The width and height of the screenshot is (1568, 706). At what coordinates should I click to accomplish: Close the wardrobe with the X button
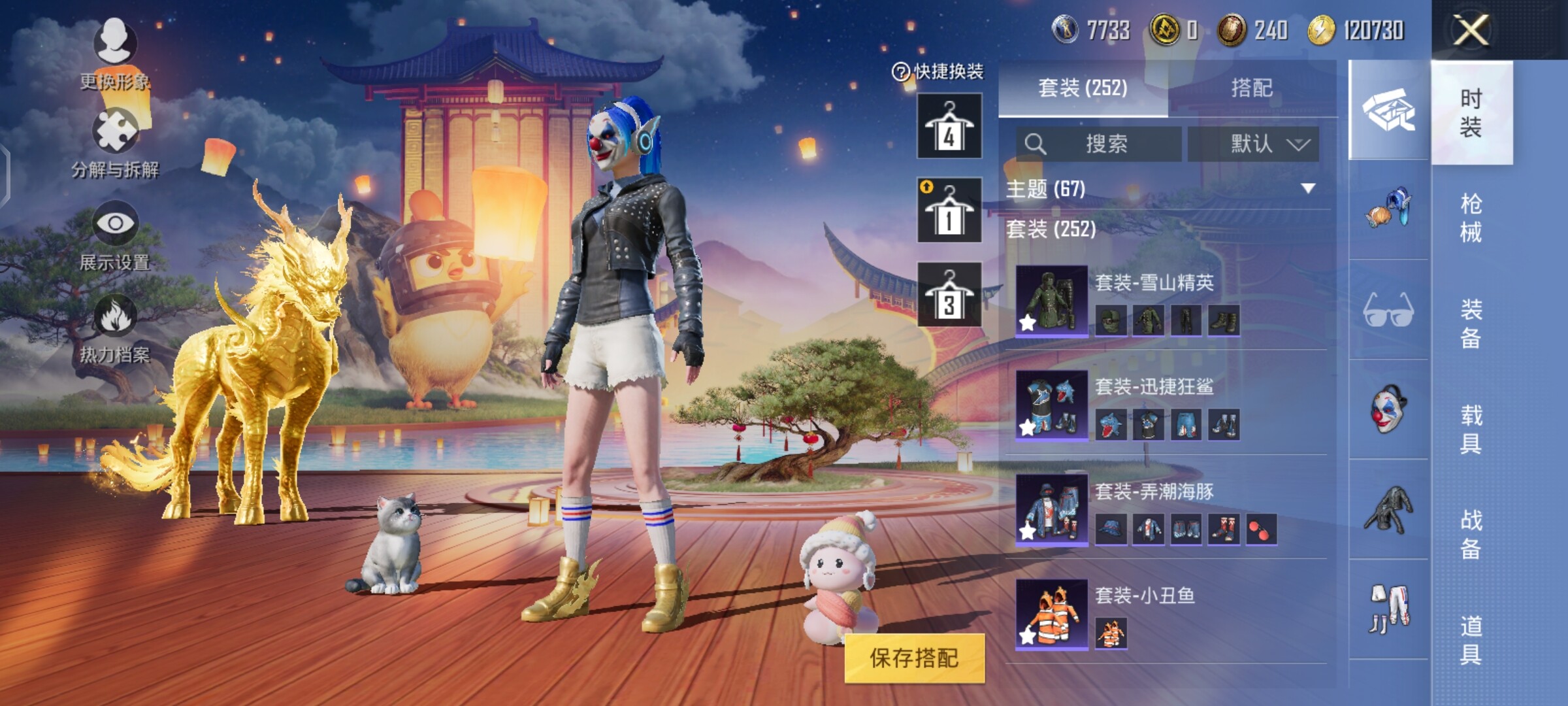[1471, 30]
